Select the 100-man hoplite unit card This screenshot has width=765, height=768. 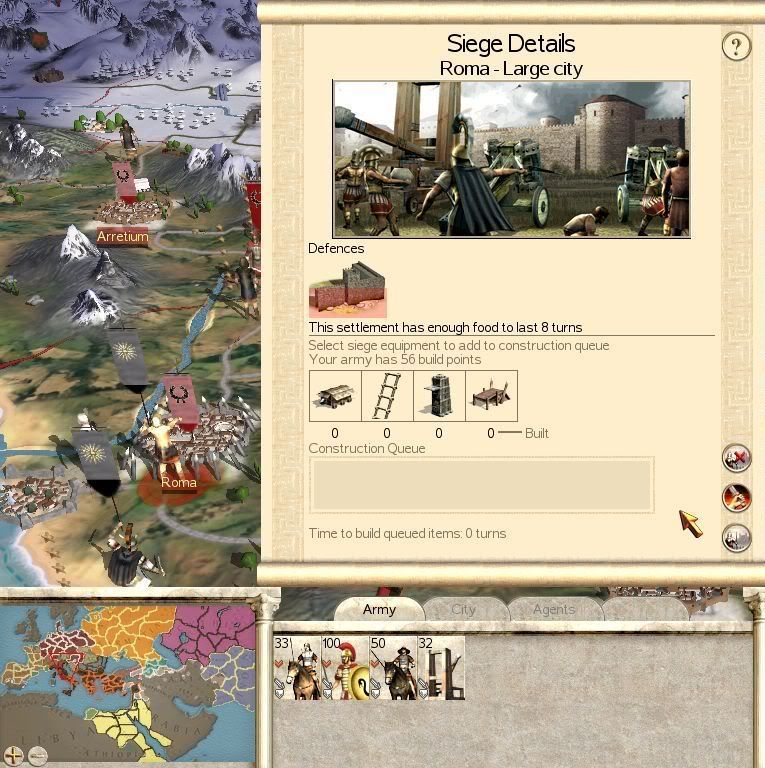[x=345, y=667]
